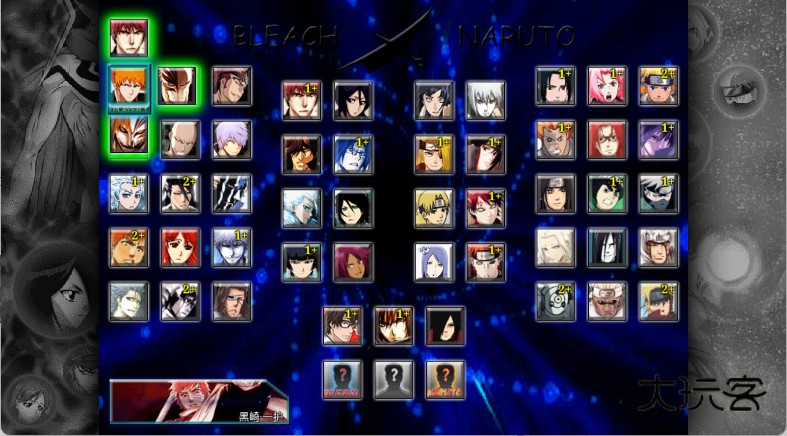Screen dimensions: 787x436
Task: Choose Chad's tan brown-haired portrait
Action: pyautogui.click(x=301, y=154)
